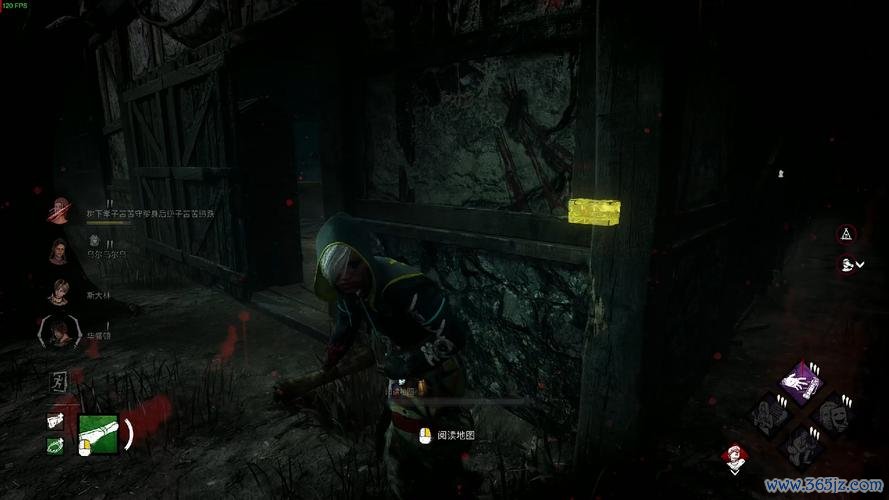
Task: Select the status icon with down arrow
Action: (848, 264)
